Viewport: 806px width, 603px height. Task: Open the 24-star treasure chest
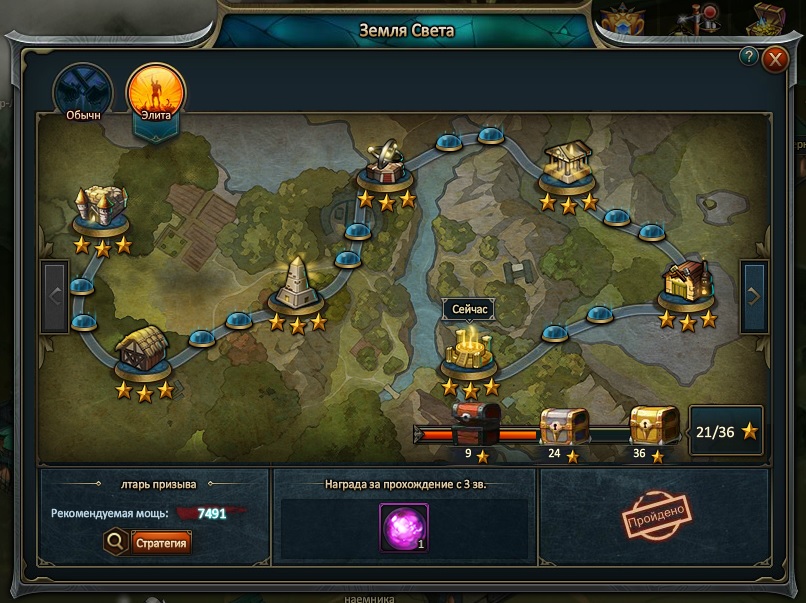coord(564,427)
